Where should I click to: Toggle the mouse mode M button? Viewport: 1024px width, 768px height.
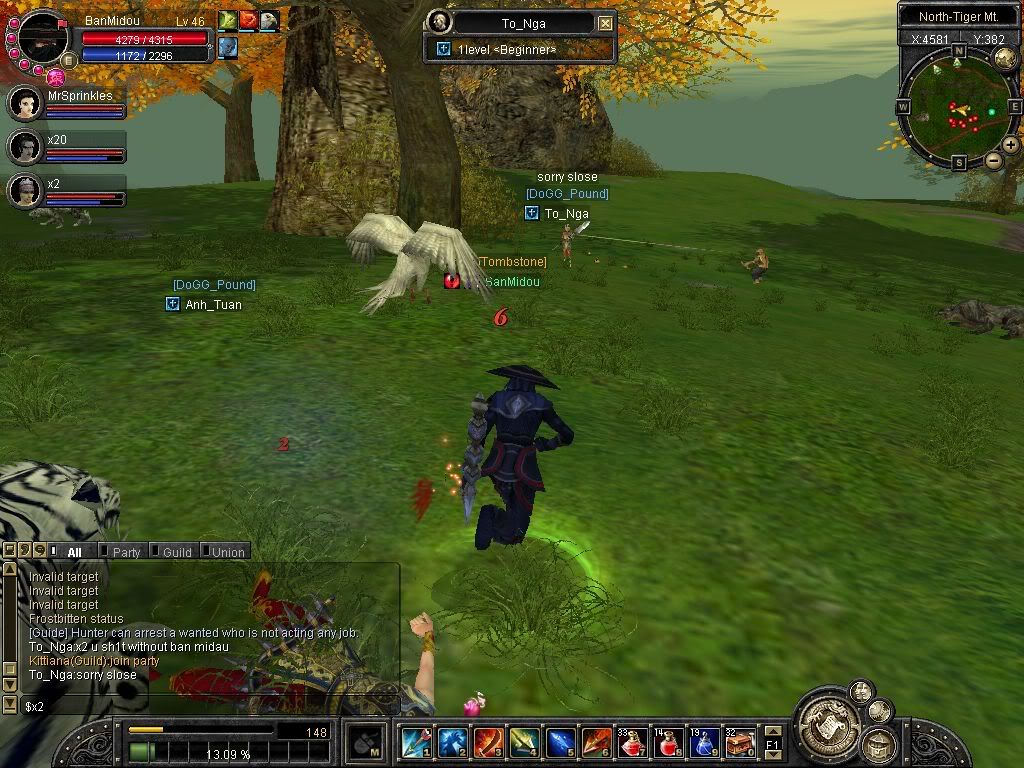tap(363, 742)
